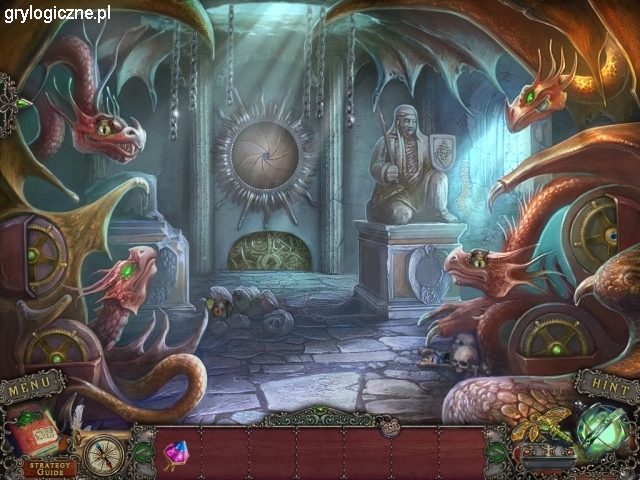Image resolution: width=640 pixels, height=480 pixels.
Task: Select the pink gem inventory item
Action: point(176,455)
